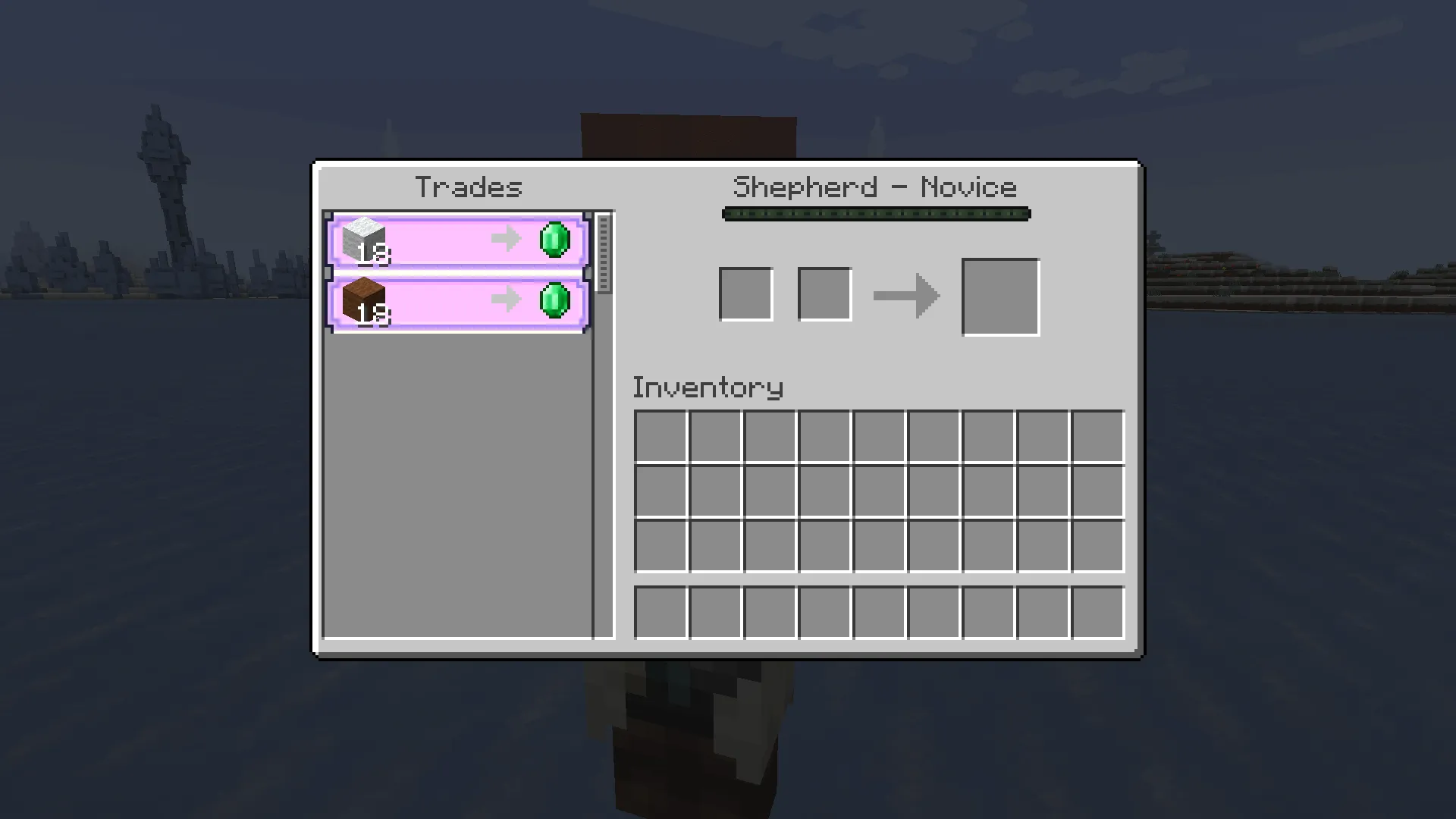Click the count label 18 on white wool

click(x=374, y=254)
